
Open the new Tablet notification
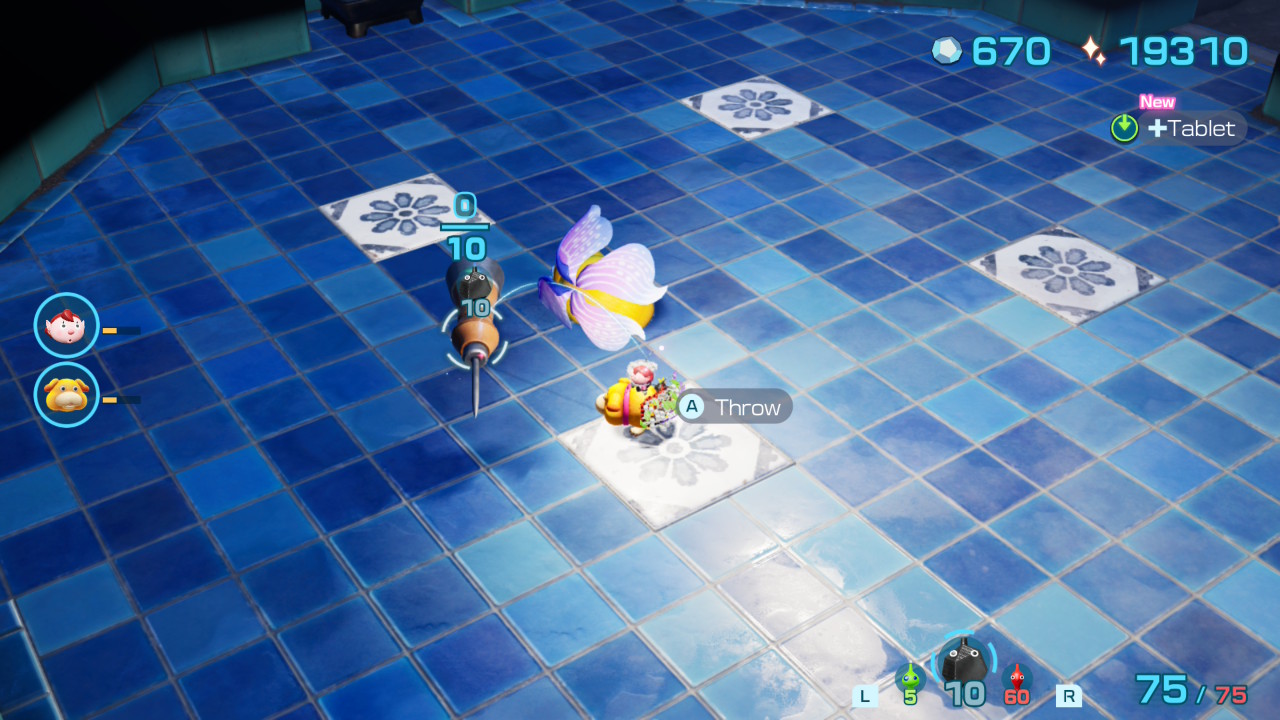[x=1178, y=128]
